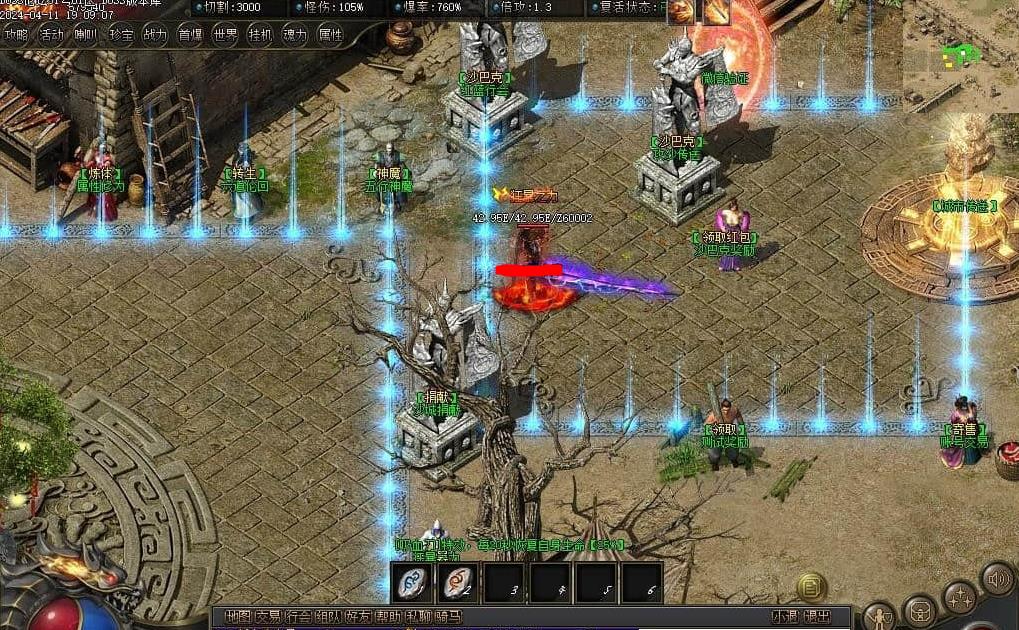Viewport: 1019px width, 630px height.
Task: Toggle the sound speaker icon
Action: click(996, 578)
